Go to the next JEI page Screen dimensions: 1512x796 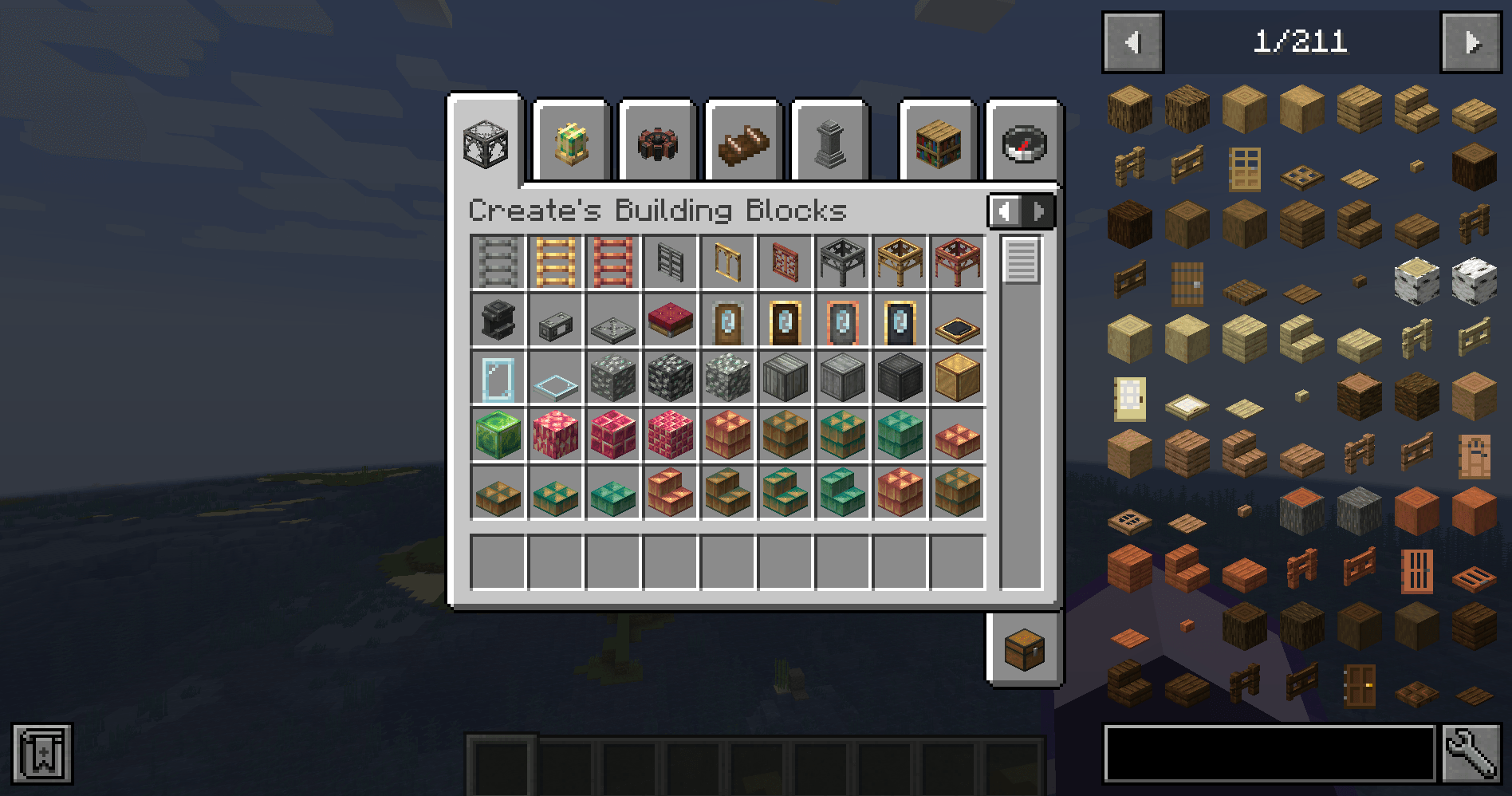coord(1470,41)
